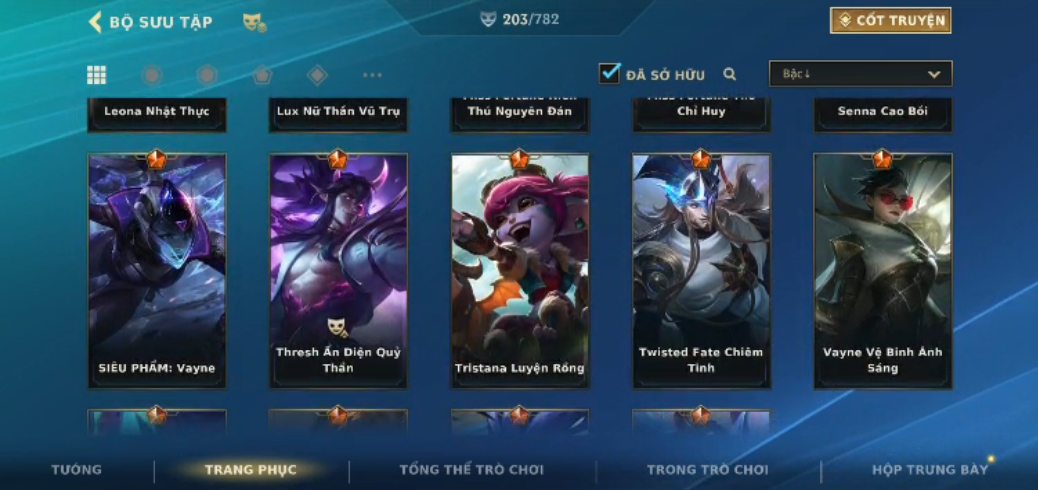
Task: Select the grid view filter icon
Action: (x=97, y=75)
